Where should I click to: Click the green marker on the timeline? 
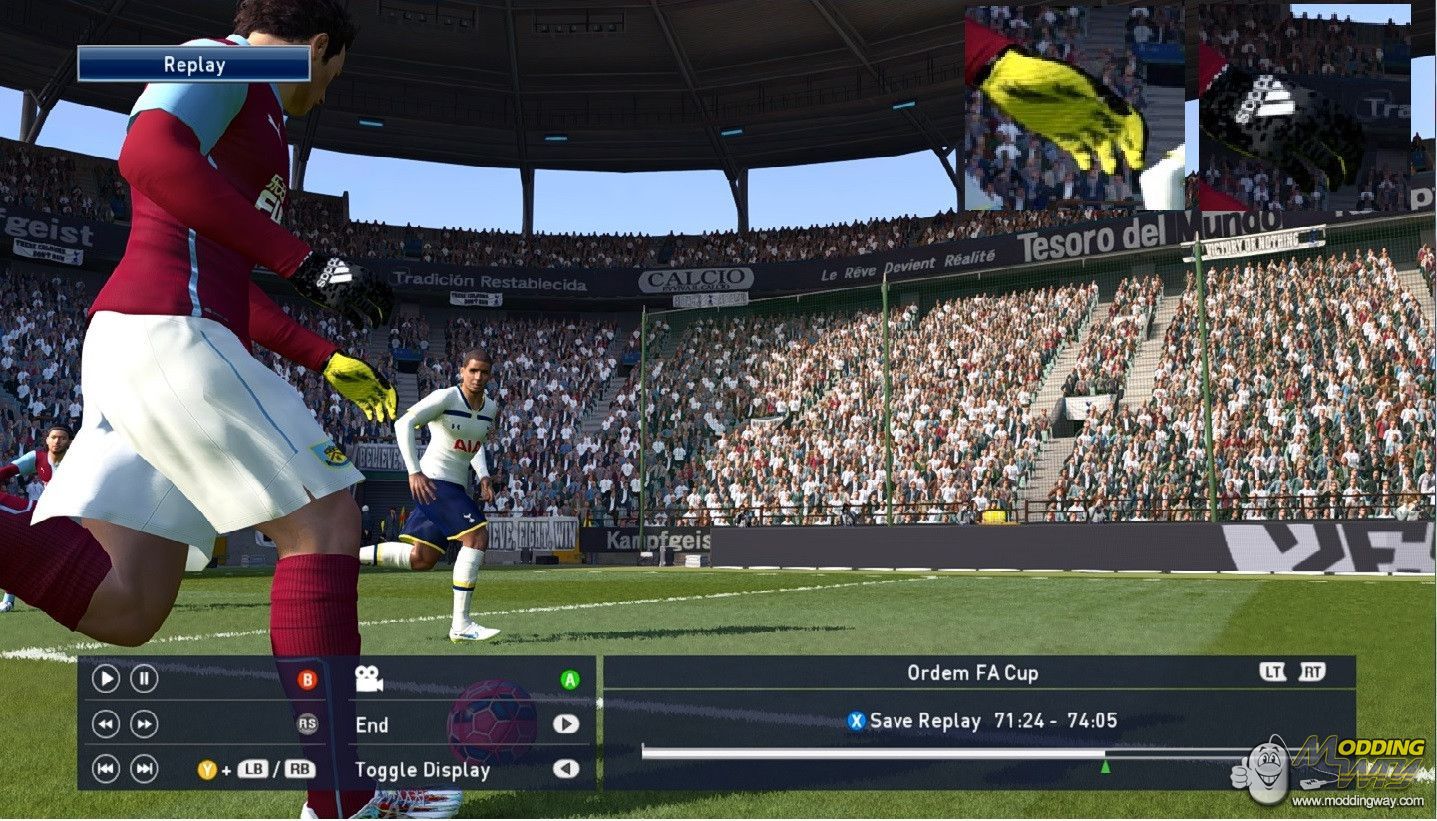(1105, 766)
